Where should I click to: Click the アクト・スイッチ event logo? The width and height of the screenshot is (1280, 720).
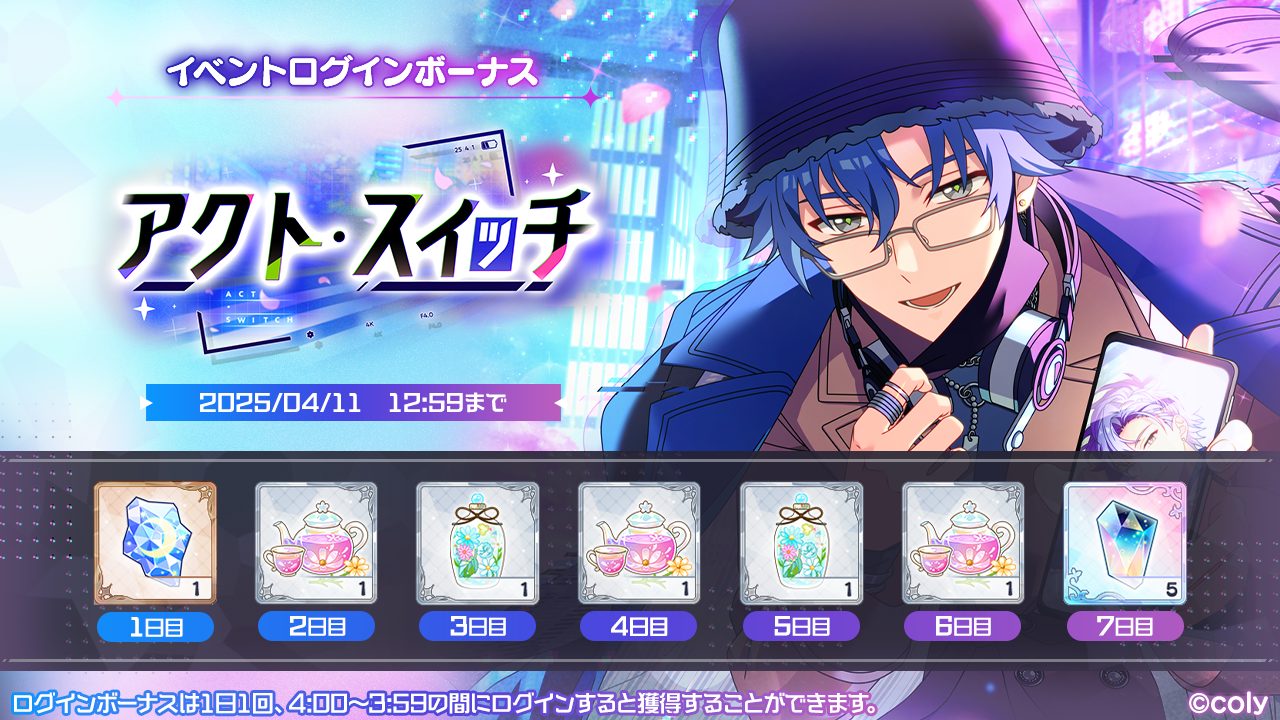350,240
